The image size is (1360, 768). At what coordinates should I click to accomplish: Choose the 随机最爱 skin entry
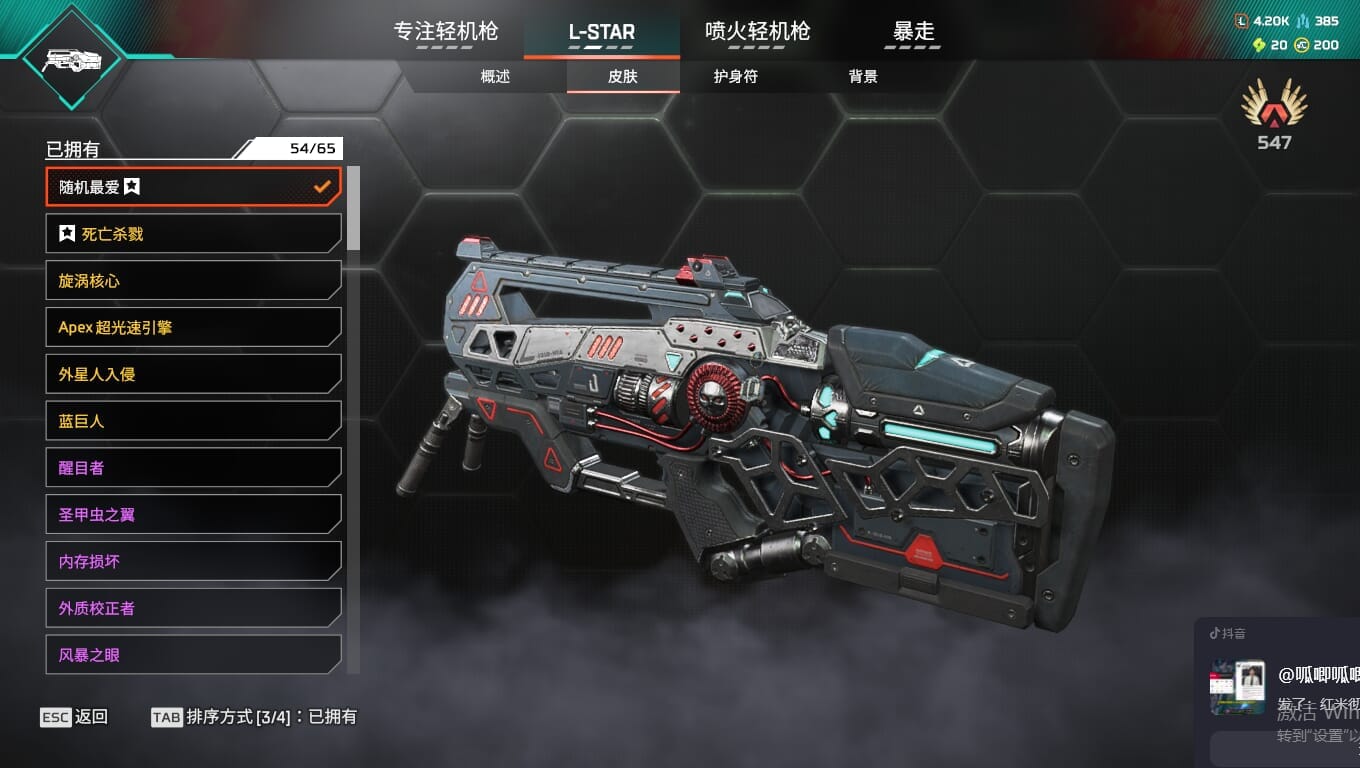[x=194, y=187]
